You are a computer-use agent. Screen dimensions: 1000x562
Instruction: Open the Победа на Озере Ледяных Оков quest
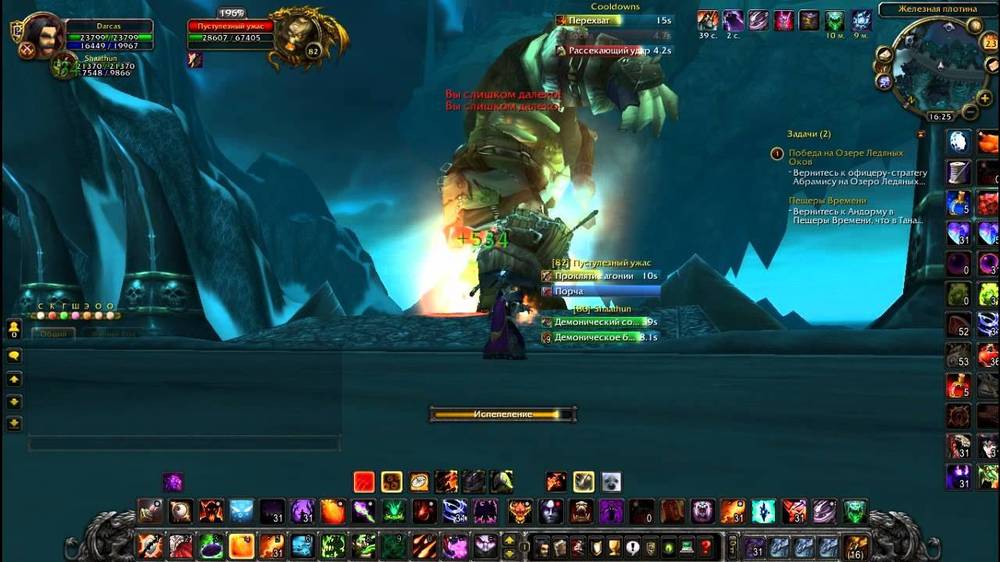(x=845, y=157)
